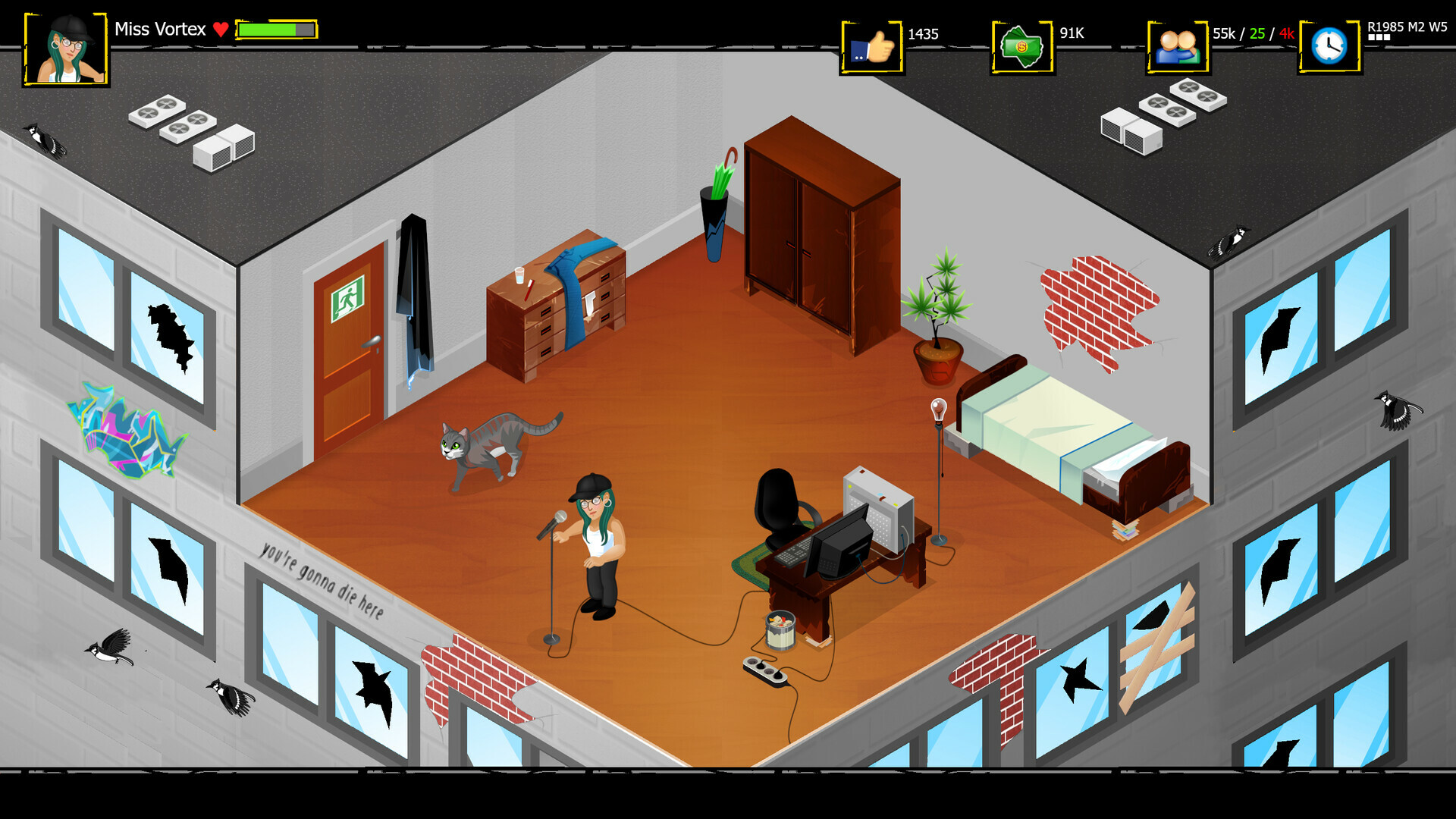
Task: Open the fans panel via people icon
Action: [x=1178, y=47]
